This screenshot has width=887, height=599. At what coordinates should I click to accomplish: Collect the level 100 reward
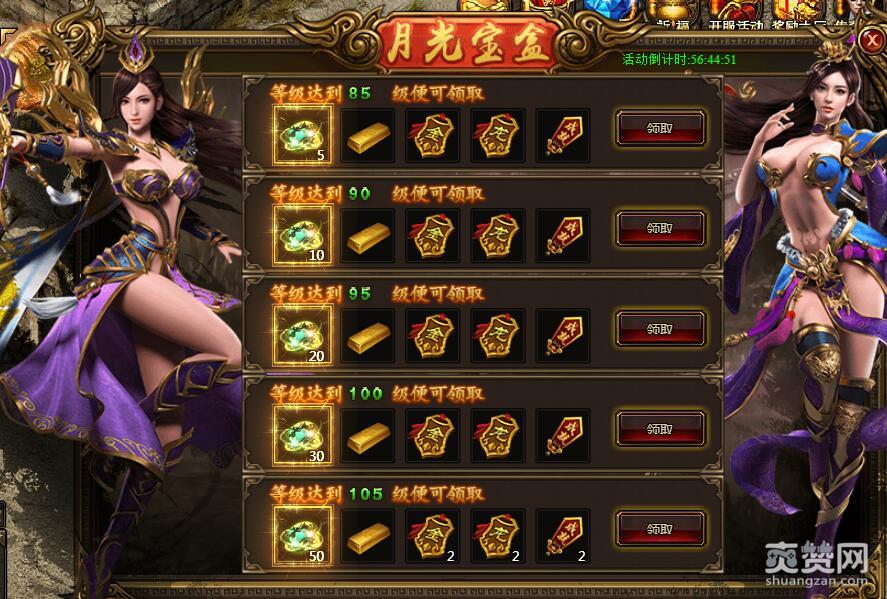[660, 428]
